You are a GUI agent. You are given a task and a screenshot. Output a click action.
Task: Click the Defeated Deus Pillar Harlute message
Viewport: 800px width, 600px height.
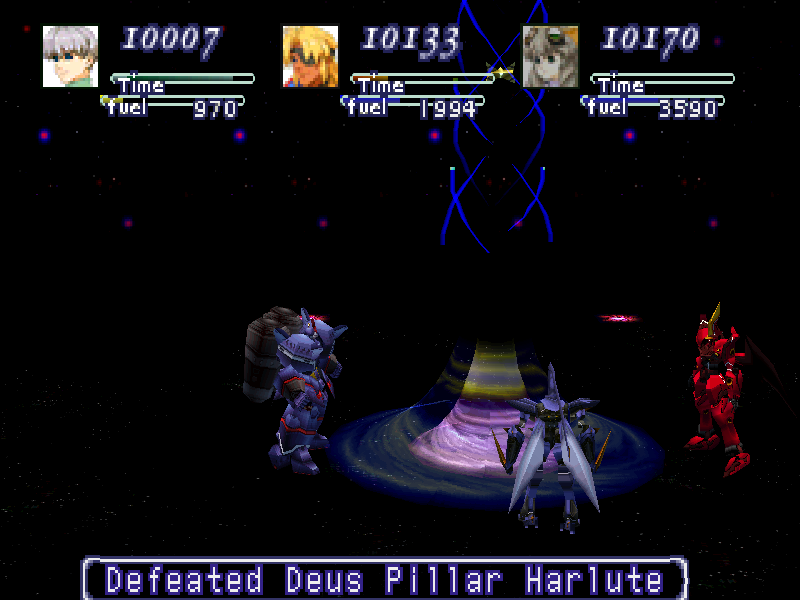pos(385,579)
